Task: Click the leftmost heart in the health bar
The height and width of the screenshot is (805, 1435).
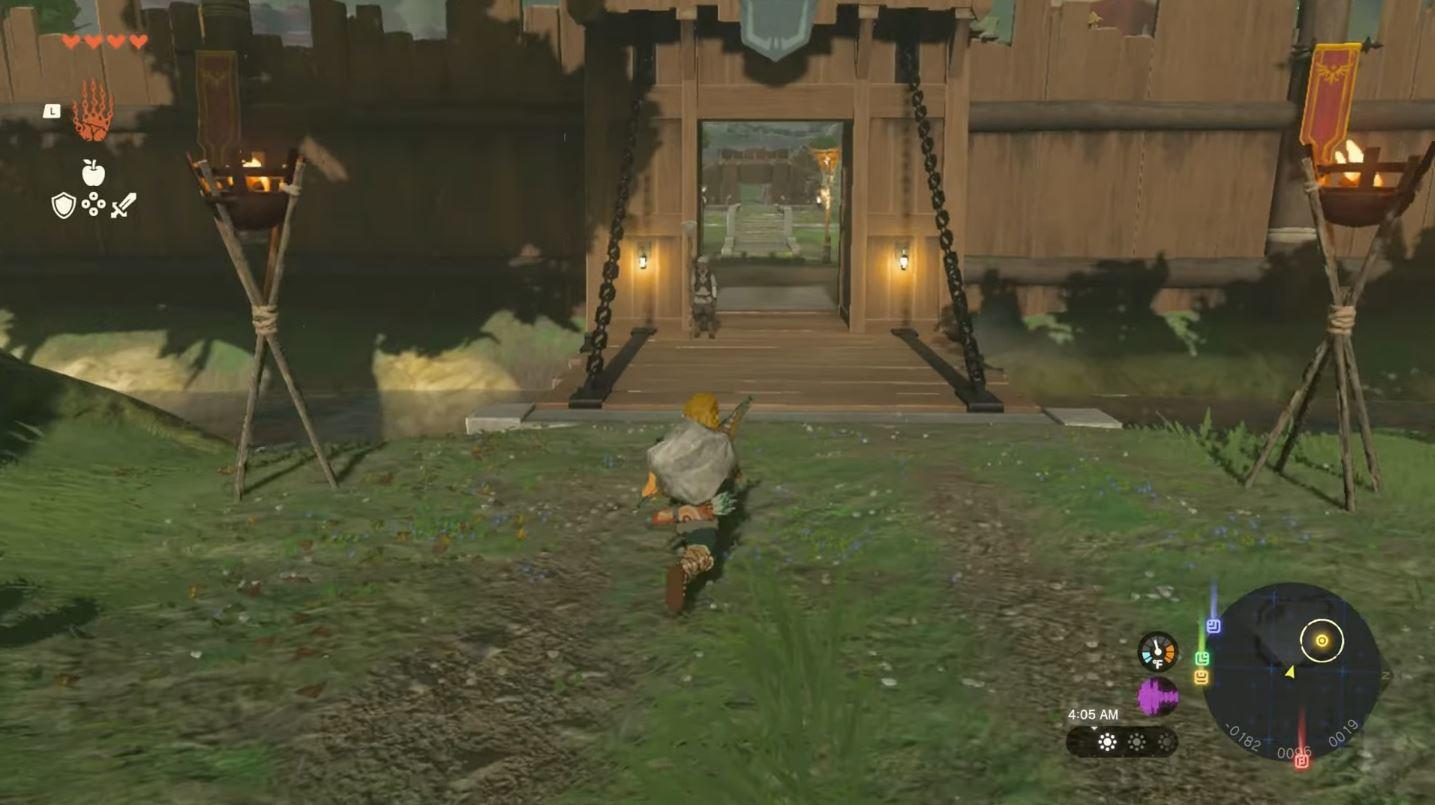Action: click(x=70, y=41)
